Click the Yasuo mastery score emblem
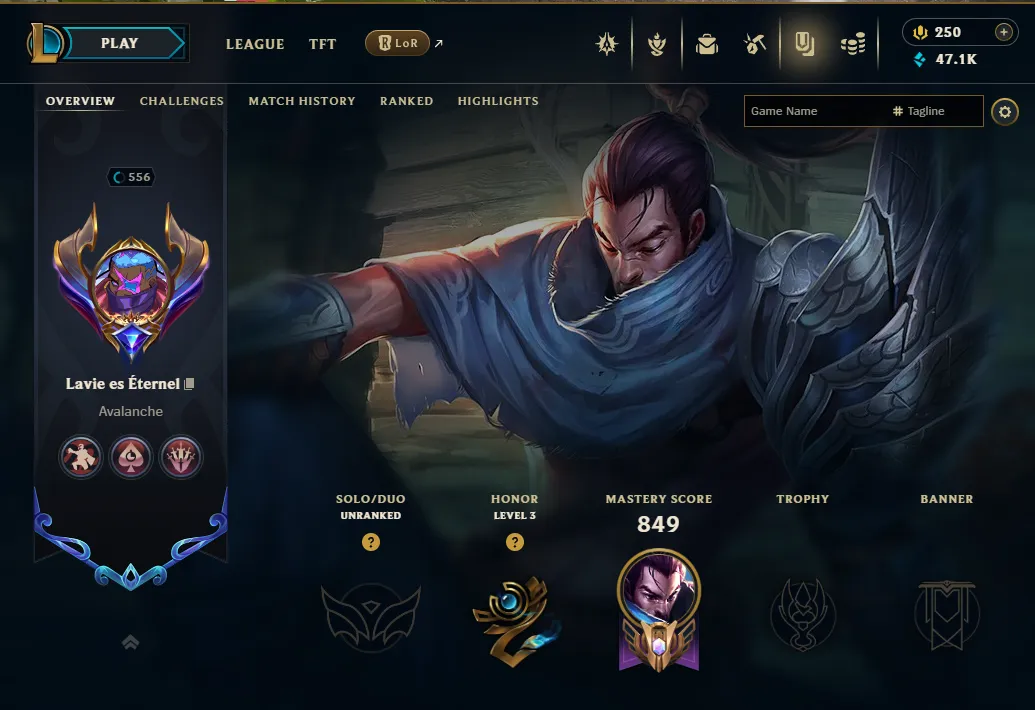Screen dimensions: 1035x710 click(659, 609)
